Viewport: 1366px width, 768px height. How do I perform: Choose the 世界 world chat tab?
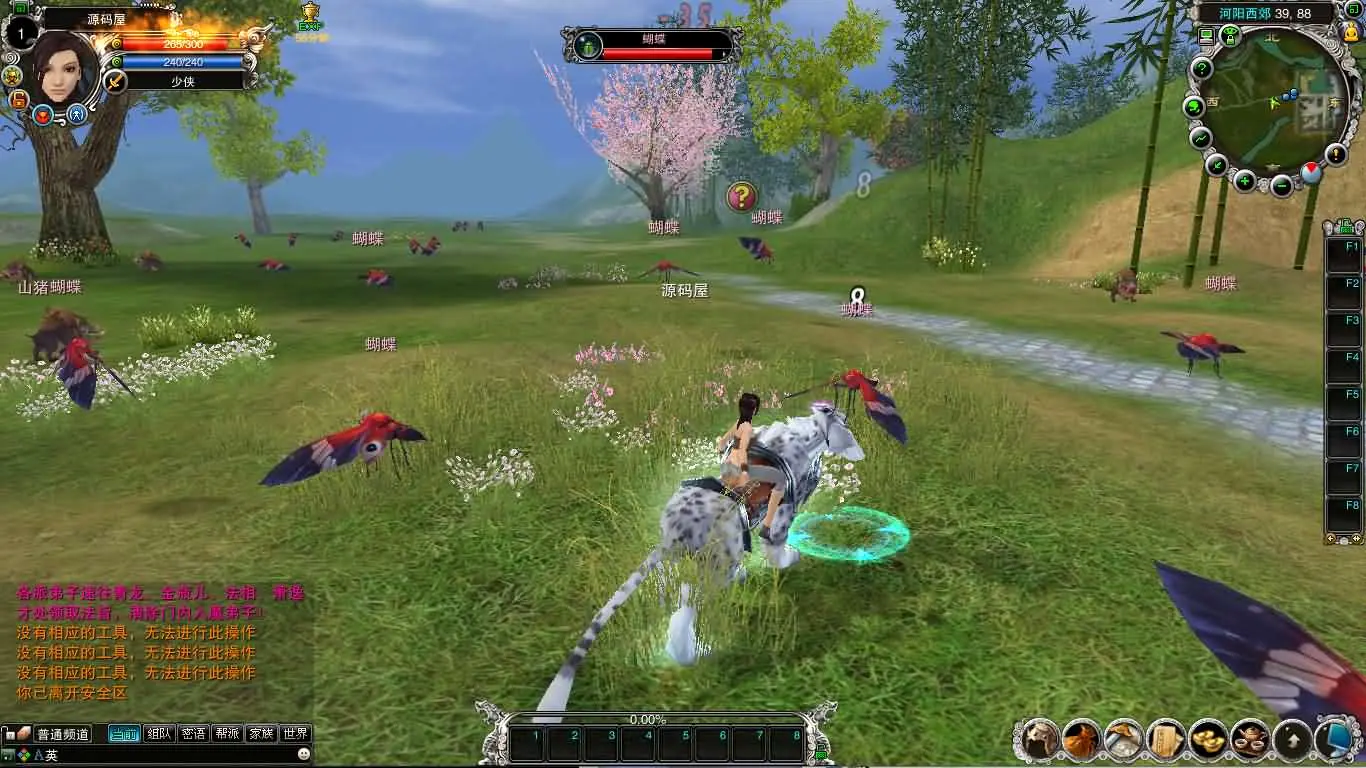(295, 733)
